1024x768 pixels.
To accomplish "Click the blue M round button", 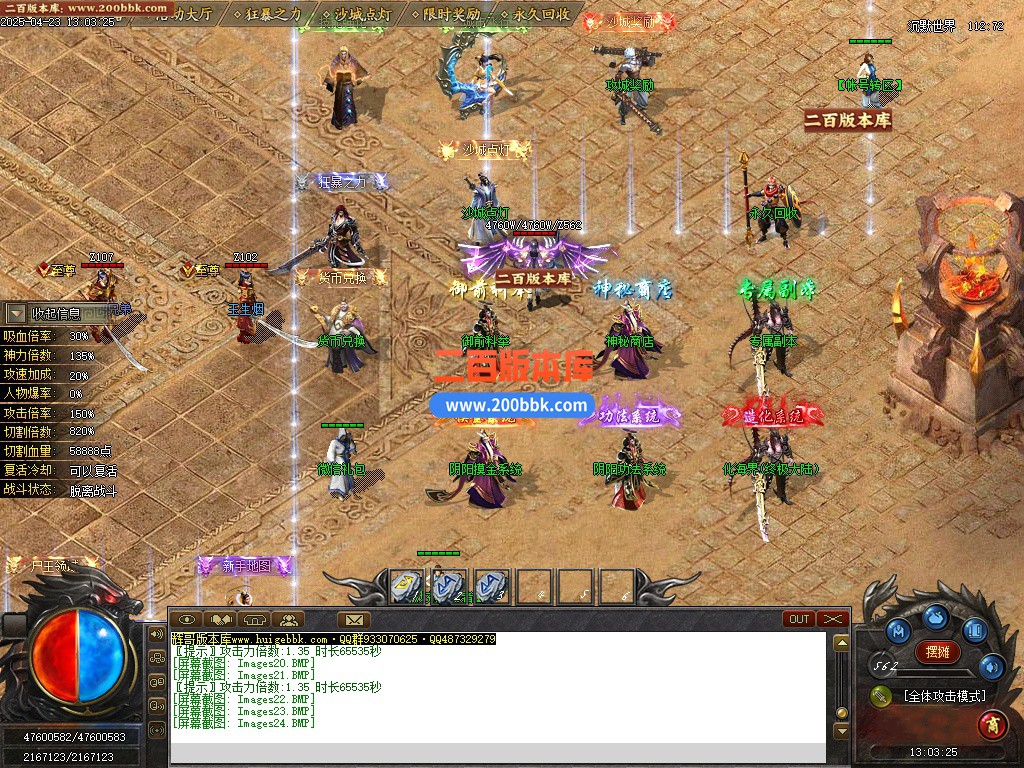I will pos(897,631).
